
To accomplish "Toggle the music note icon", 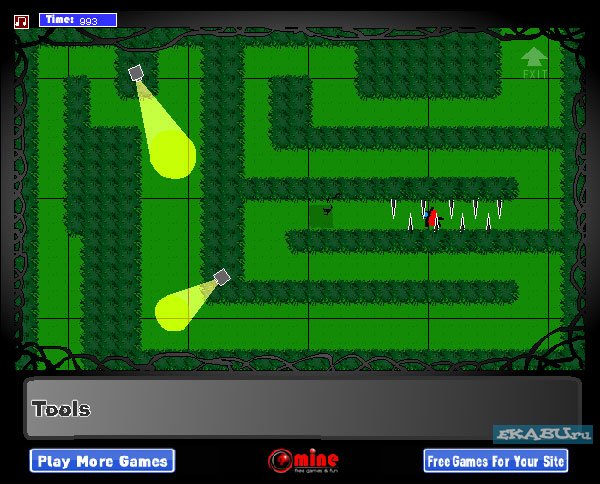I will [23, 19].
